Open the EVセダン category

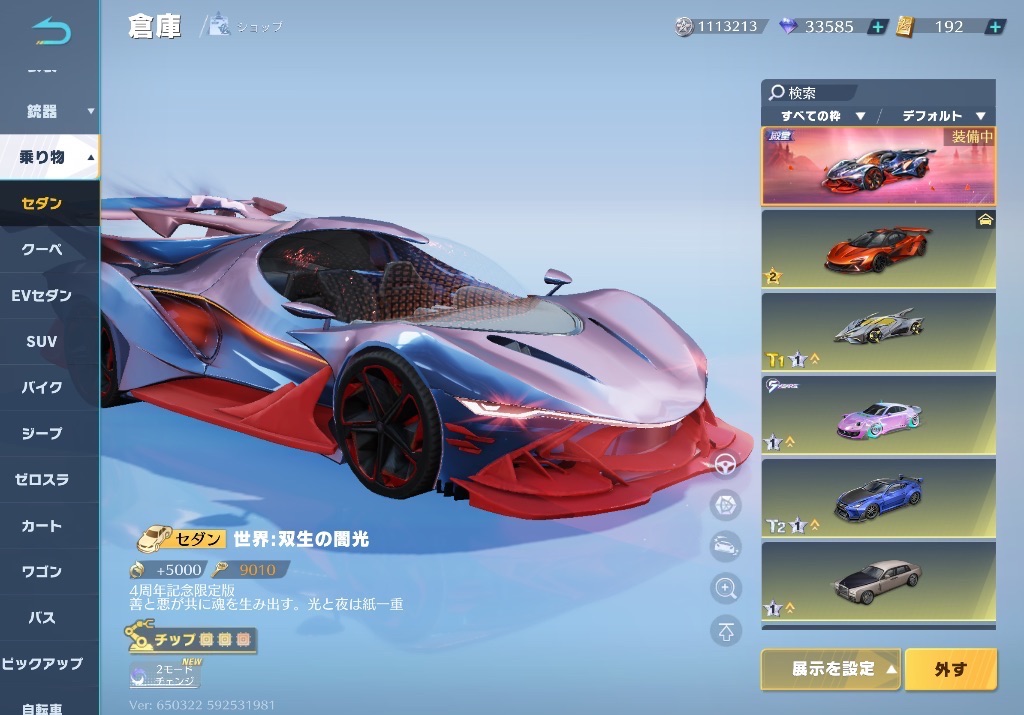pyautogui.click(x=43, y=295)
